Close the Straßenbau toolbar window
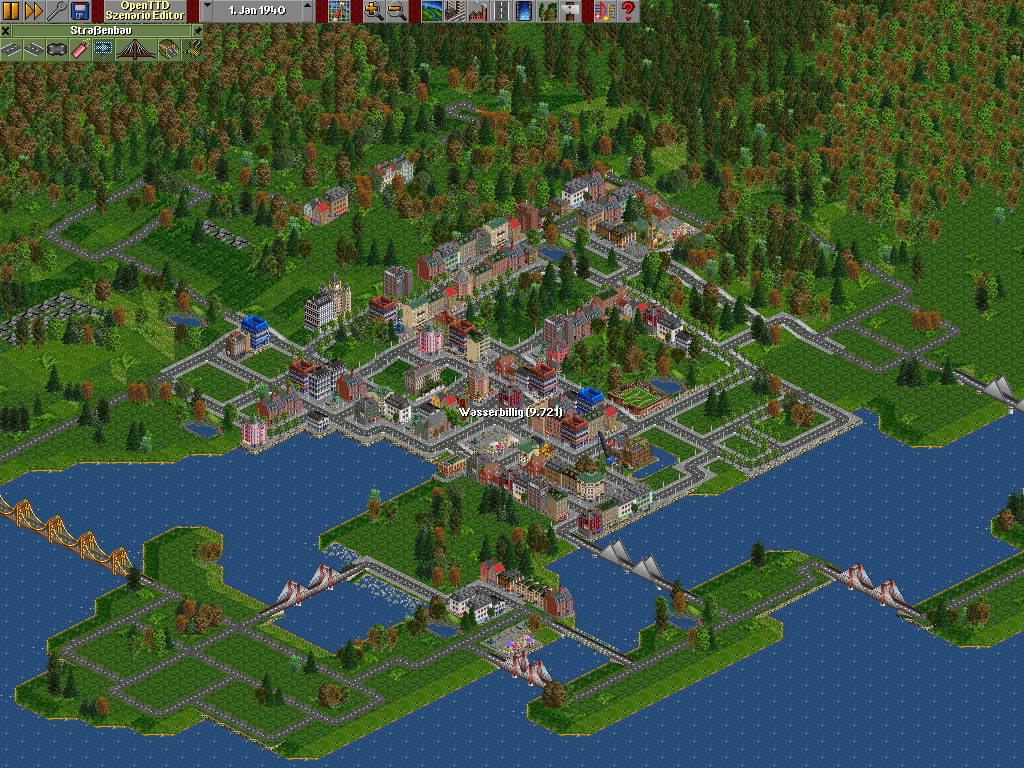Image resolution: width=1024 pixels, height=768 pixels. click(x=6, y=31)
